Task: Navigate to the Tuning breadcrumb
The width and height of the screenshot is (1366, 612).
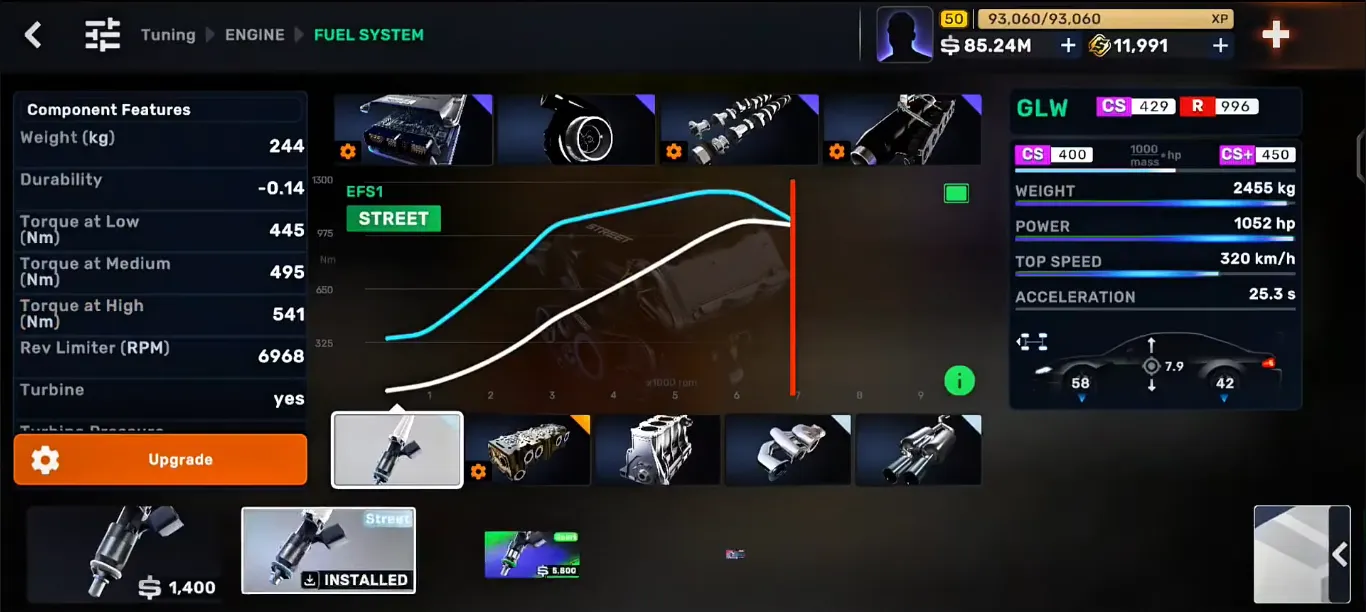Action: (x=168, y=35)
